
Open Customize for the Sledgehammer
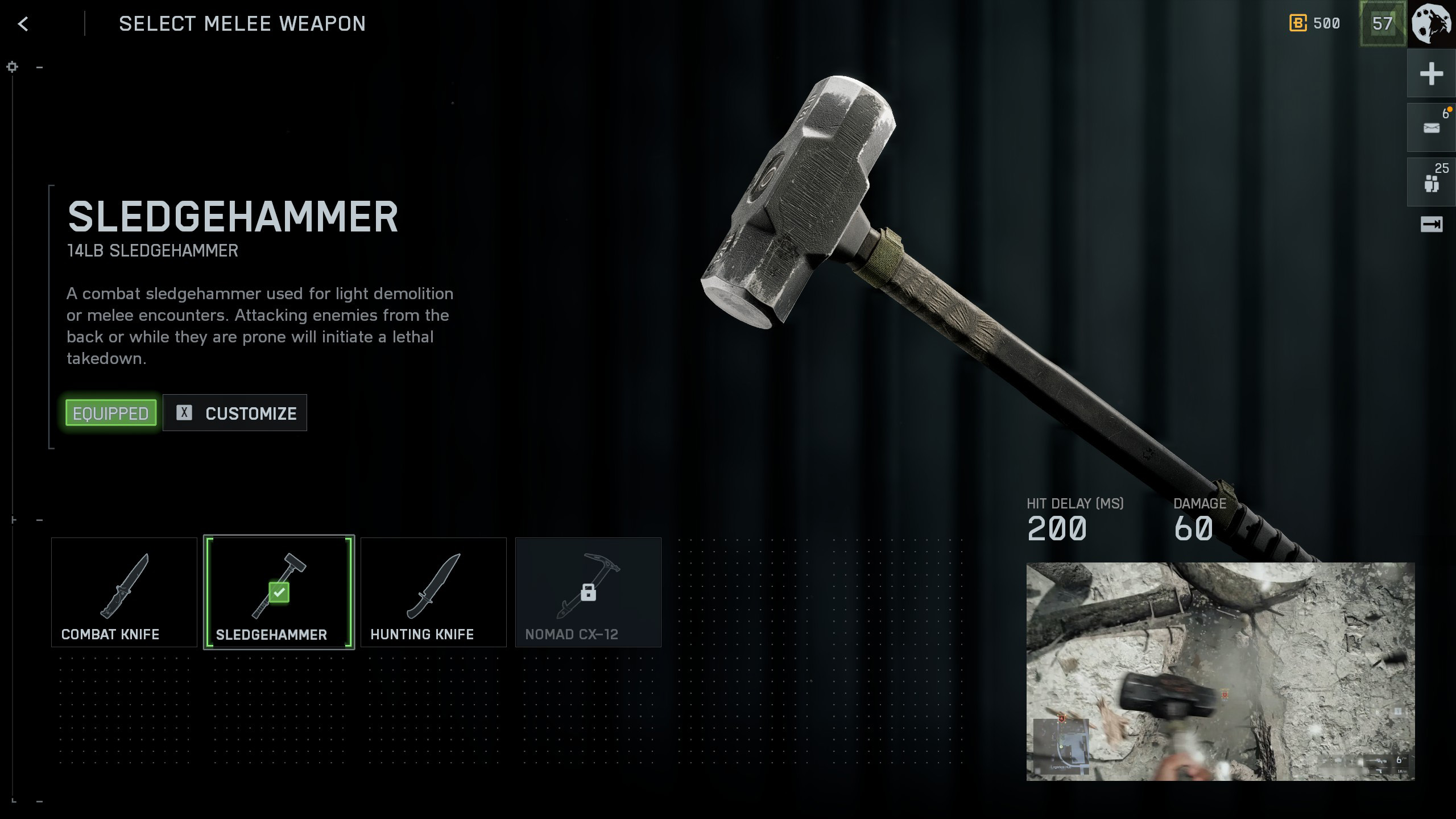click(x=235, y=413)
